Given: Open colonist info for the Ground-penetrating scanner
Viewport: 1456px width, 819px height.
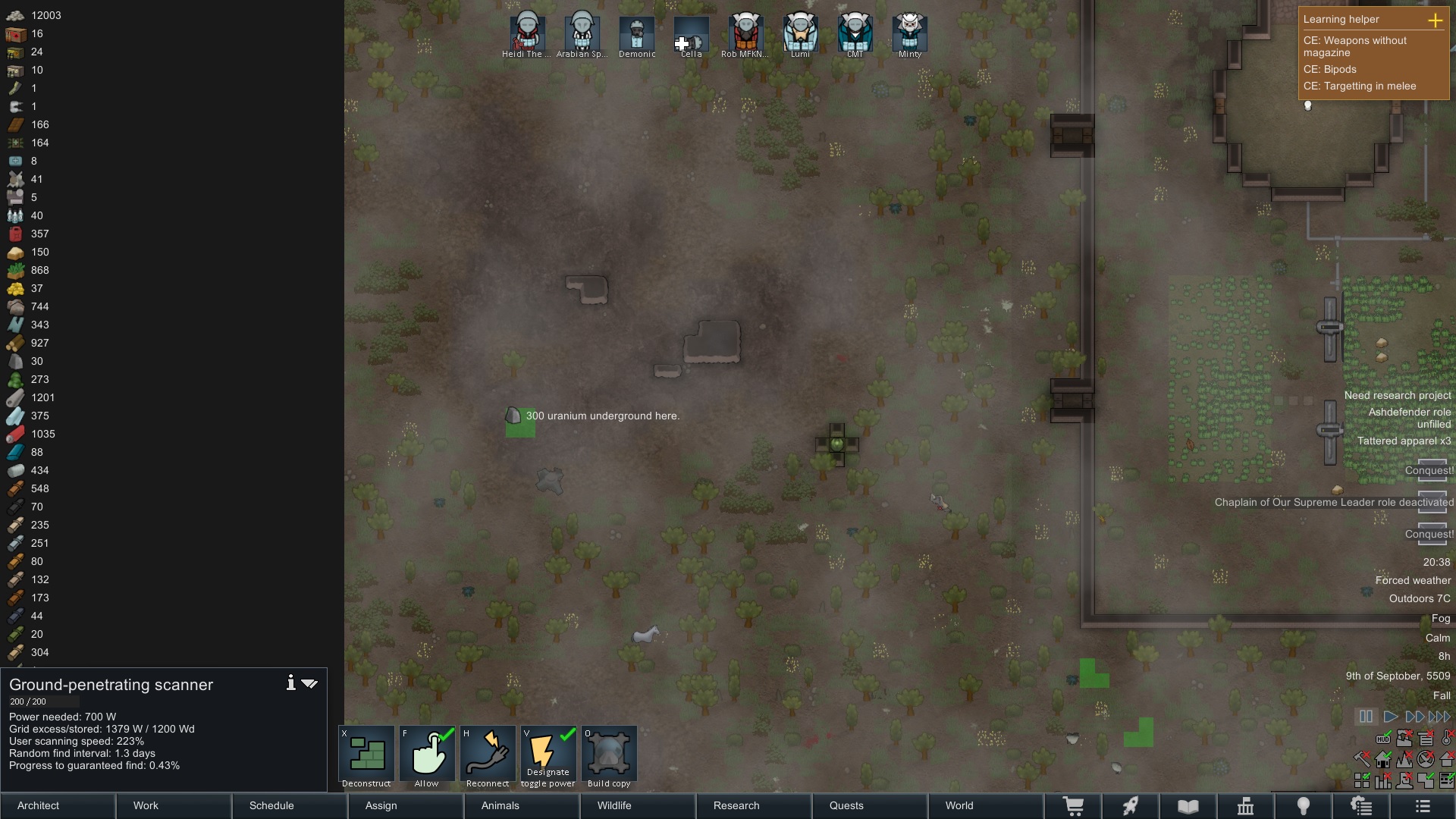Looking at the screenshot, I should [x=290, y=683].
